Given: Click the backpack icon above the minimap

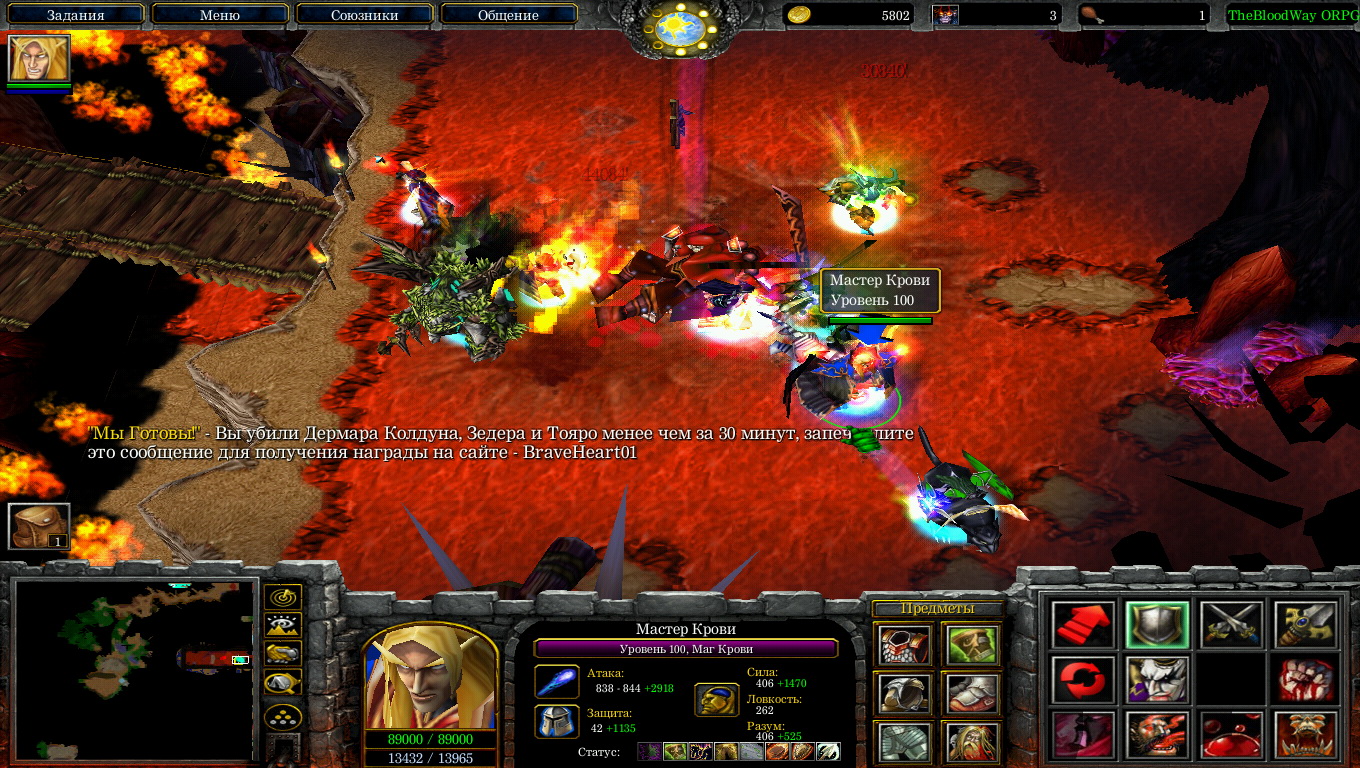Looking at the screenshot, I should click(x=39, y=526).
